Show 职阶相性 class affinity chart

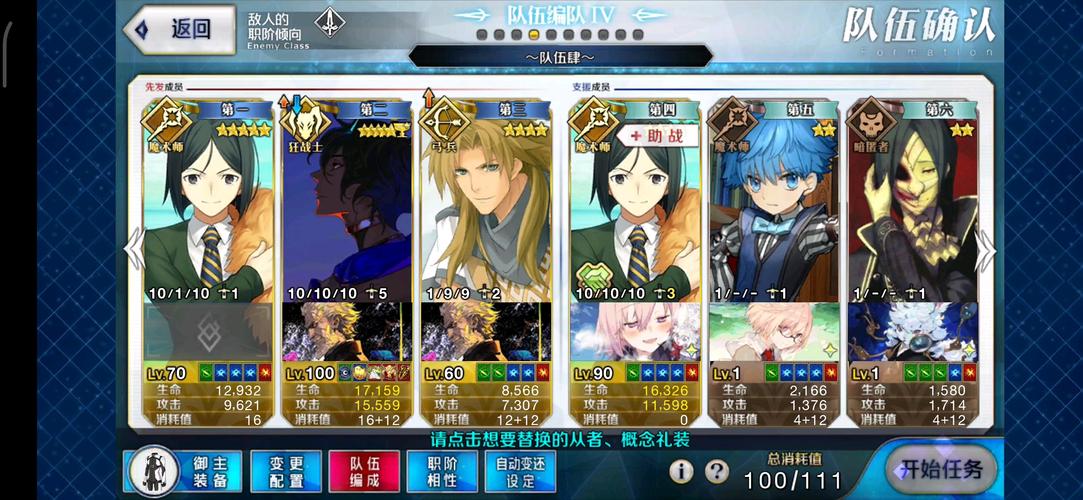coord(442,472)
